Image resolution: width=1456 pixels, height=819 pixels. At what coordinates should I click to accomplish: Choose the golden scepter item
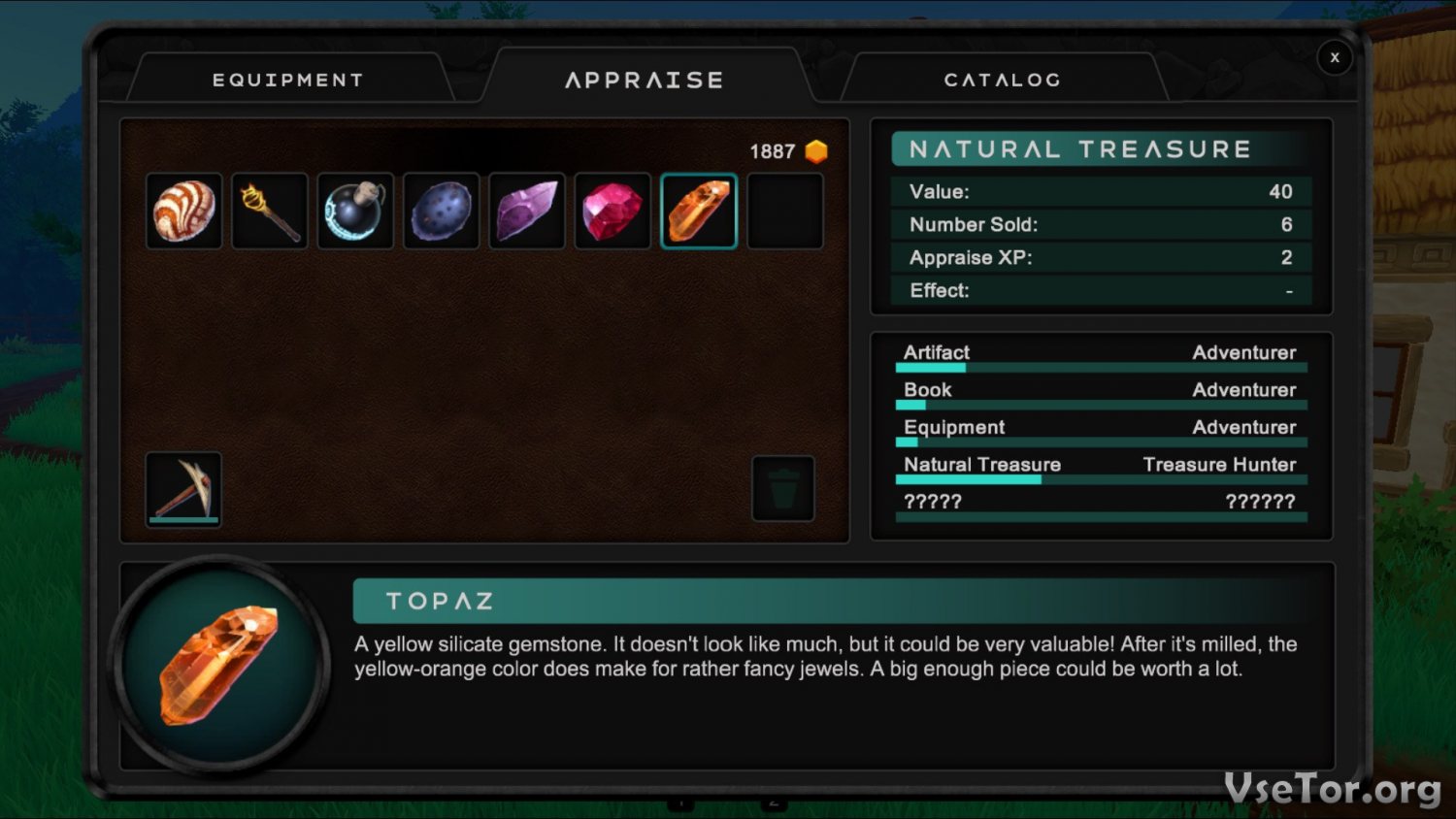270,212
